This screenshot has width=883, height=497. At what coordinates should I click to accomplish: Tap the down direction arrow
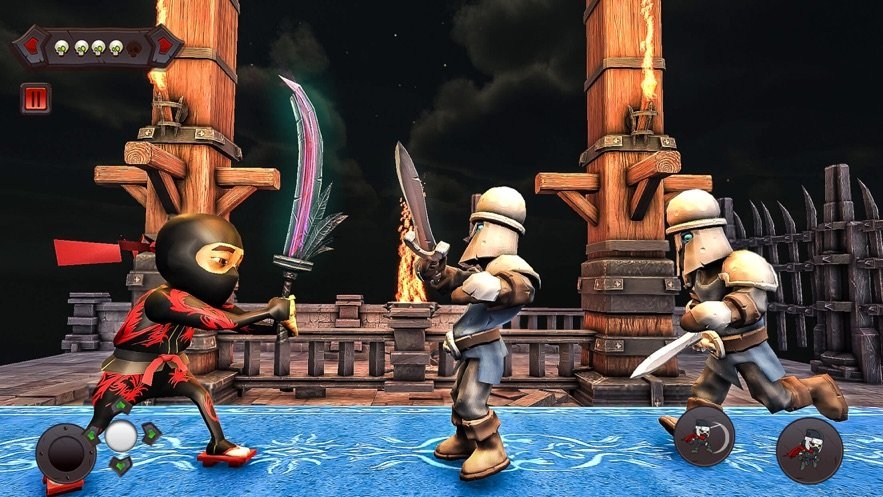(121, 464)
